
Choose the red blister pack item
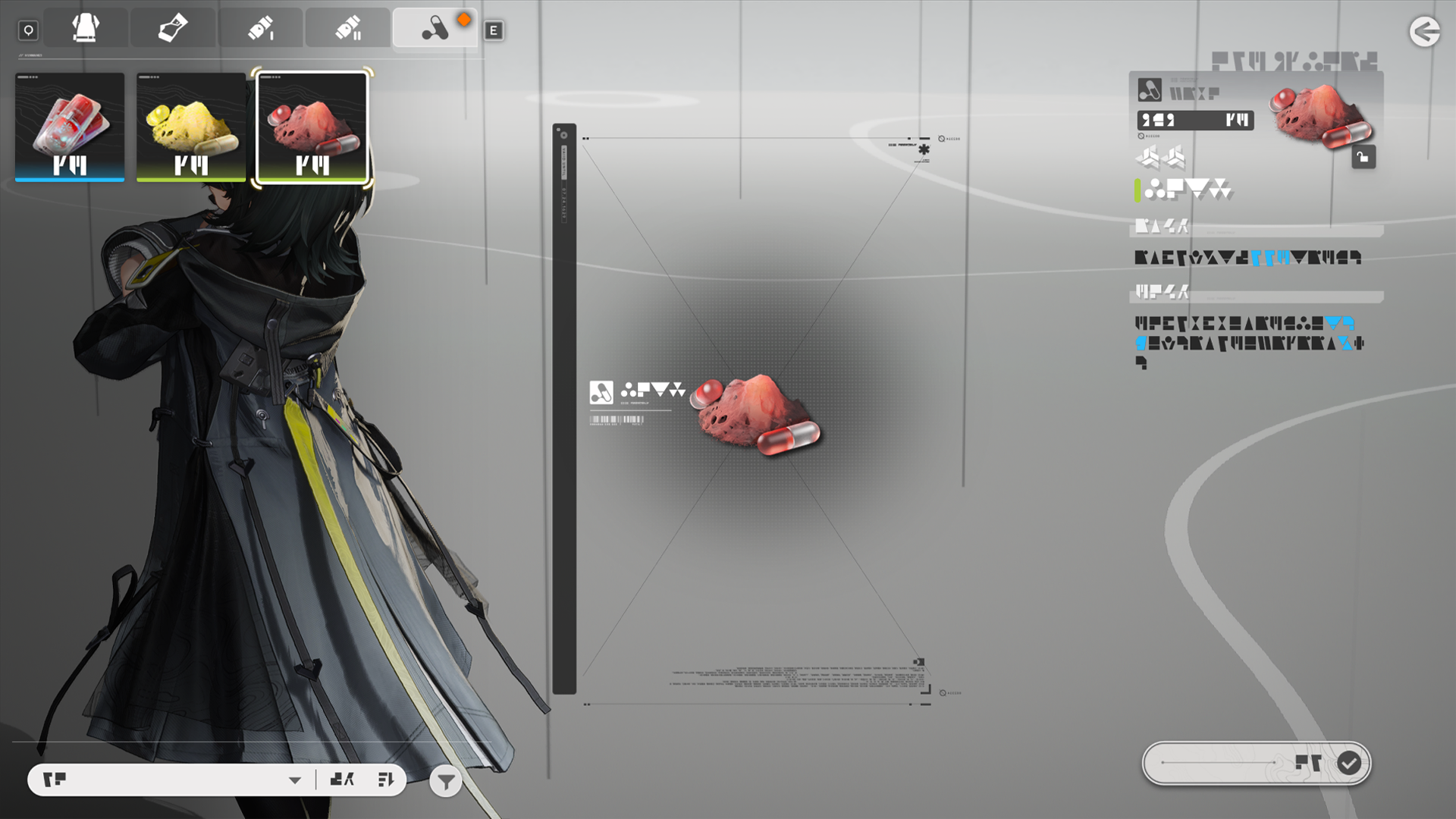click(x=70, y=127)
